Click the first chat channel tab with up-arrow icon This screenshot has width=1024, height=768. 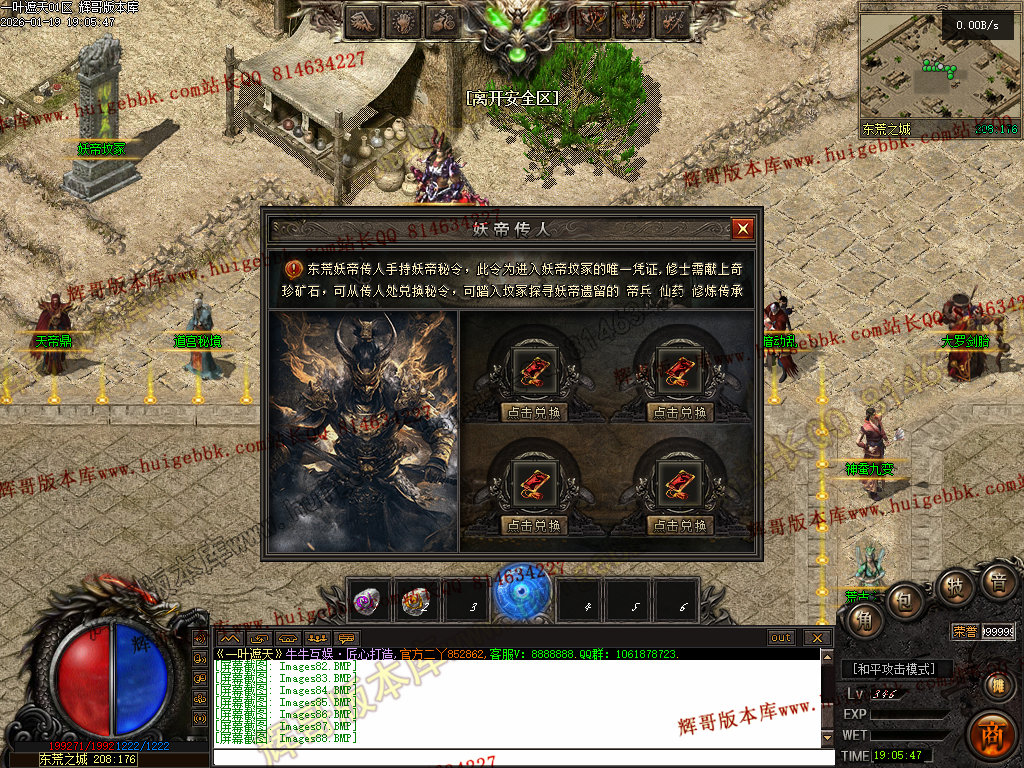(x=230, y=637)
